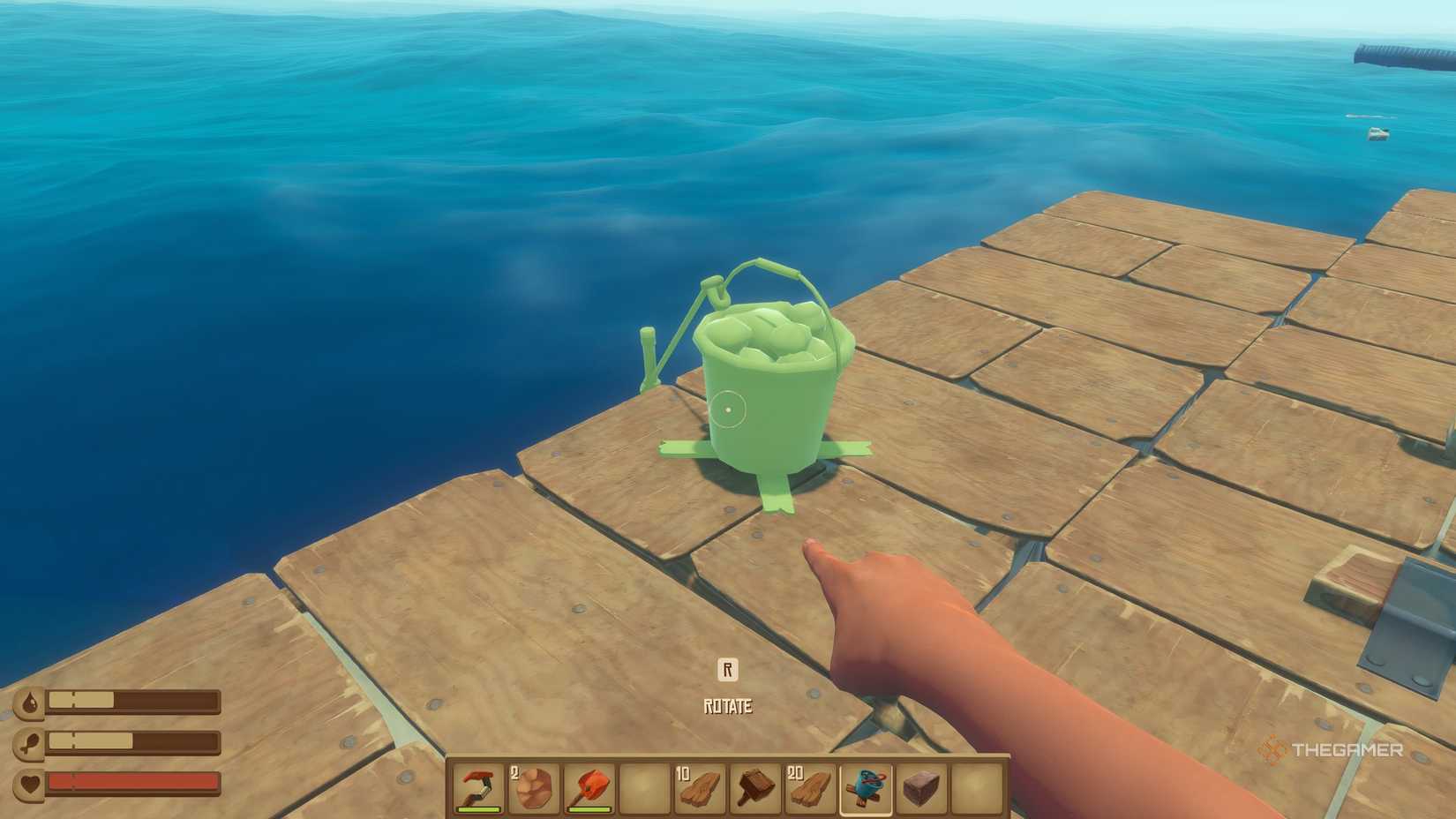Click the empty fourth hotbar slot
The height and width of the screenshot is (819, 1456).
click(x=642, y=790)
